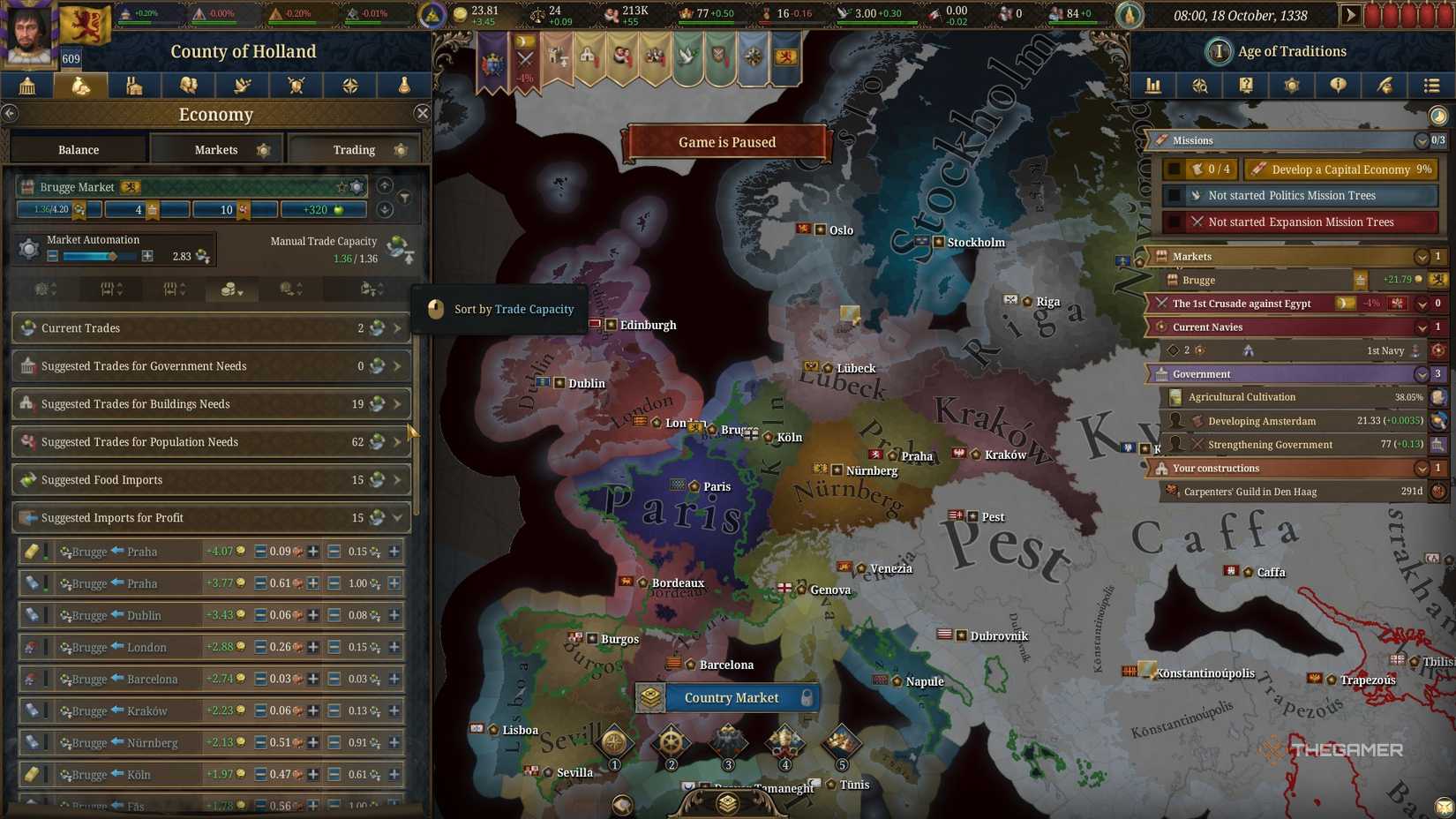
Task: Open the encyclopedia question-book icon
Action: click(1246, 85)
